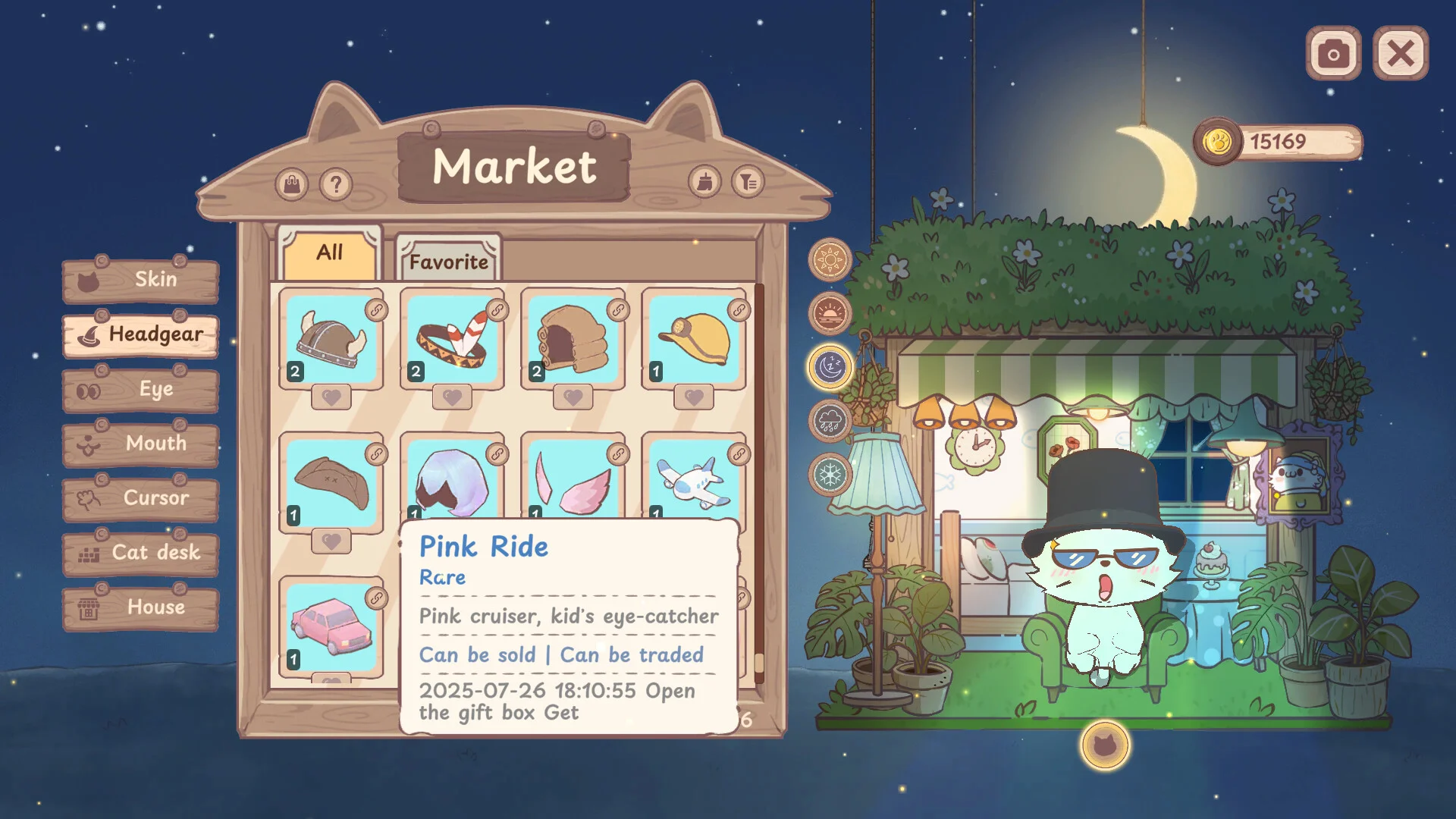Viewport: 1456px width, 819px height.
Task: Favorite the viking helmet with heart button
Action: pos(331,397)
